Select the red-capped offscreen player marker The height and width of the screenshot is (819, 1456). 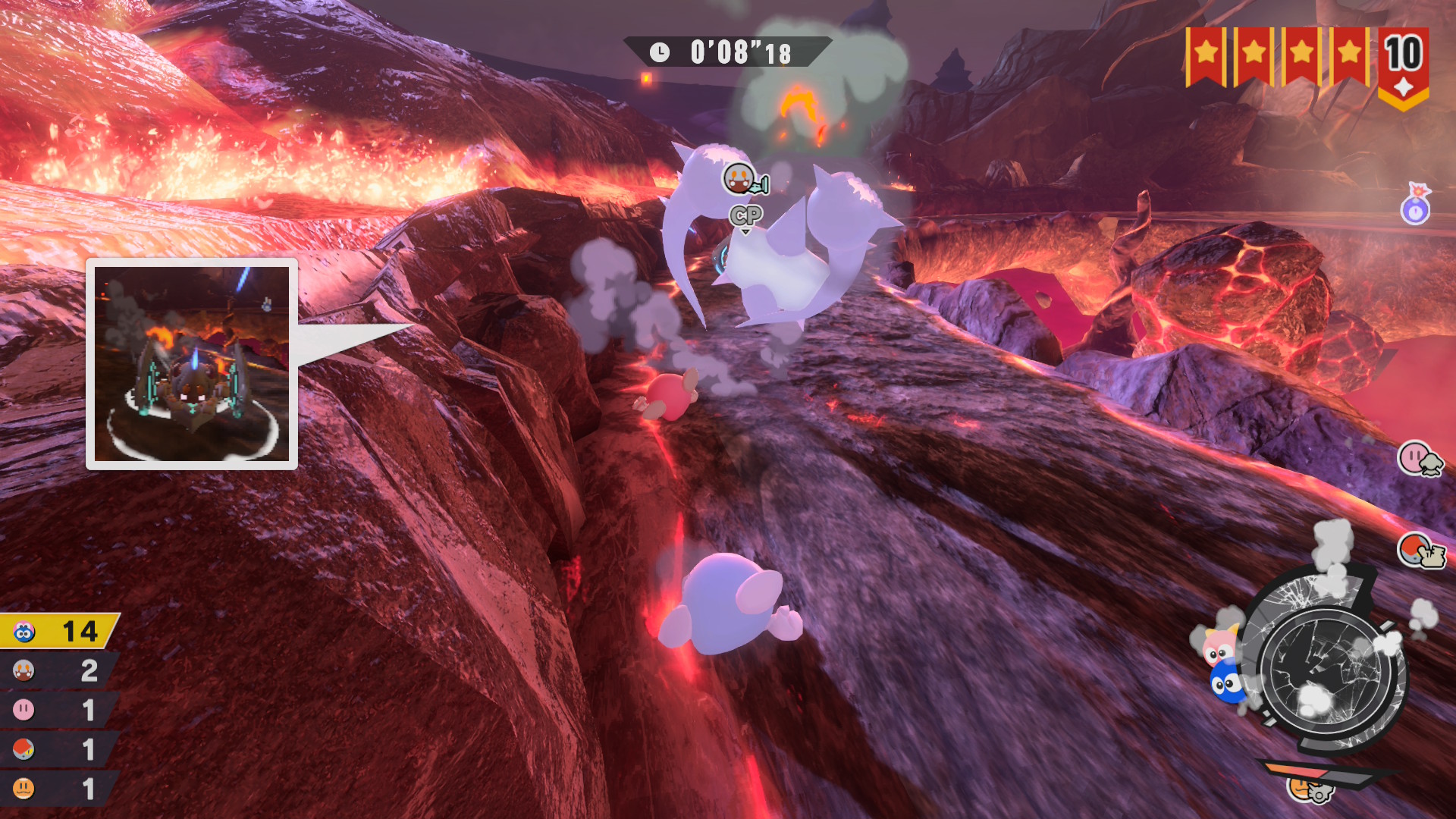pos(1420,551)
